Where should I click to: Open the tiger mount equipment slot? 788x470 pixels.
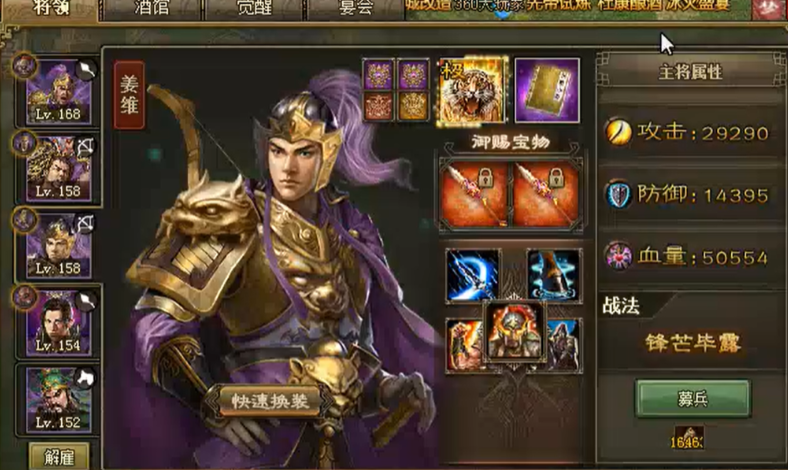pos(473,89)
